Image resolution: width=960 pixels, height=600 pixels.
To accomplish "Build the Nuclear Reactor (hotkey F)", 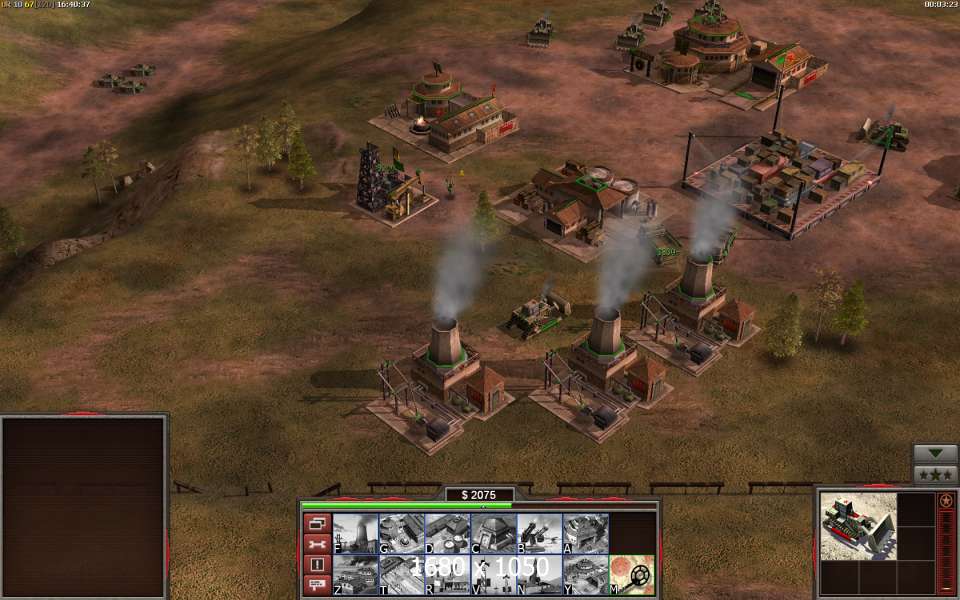I will click(x=355, y=533).
